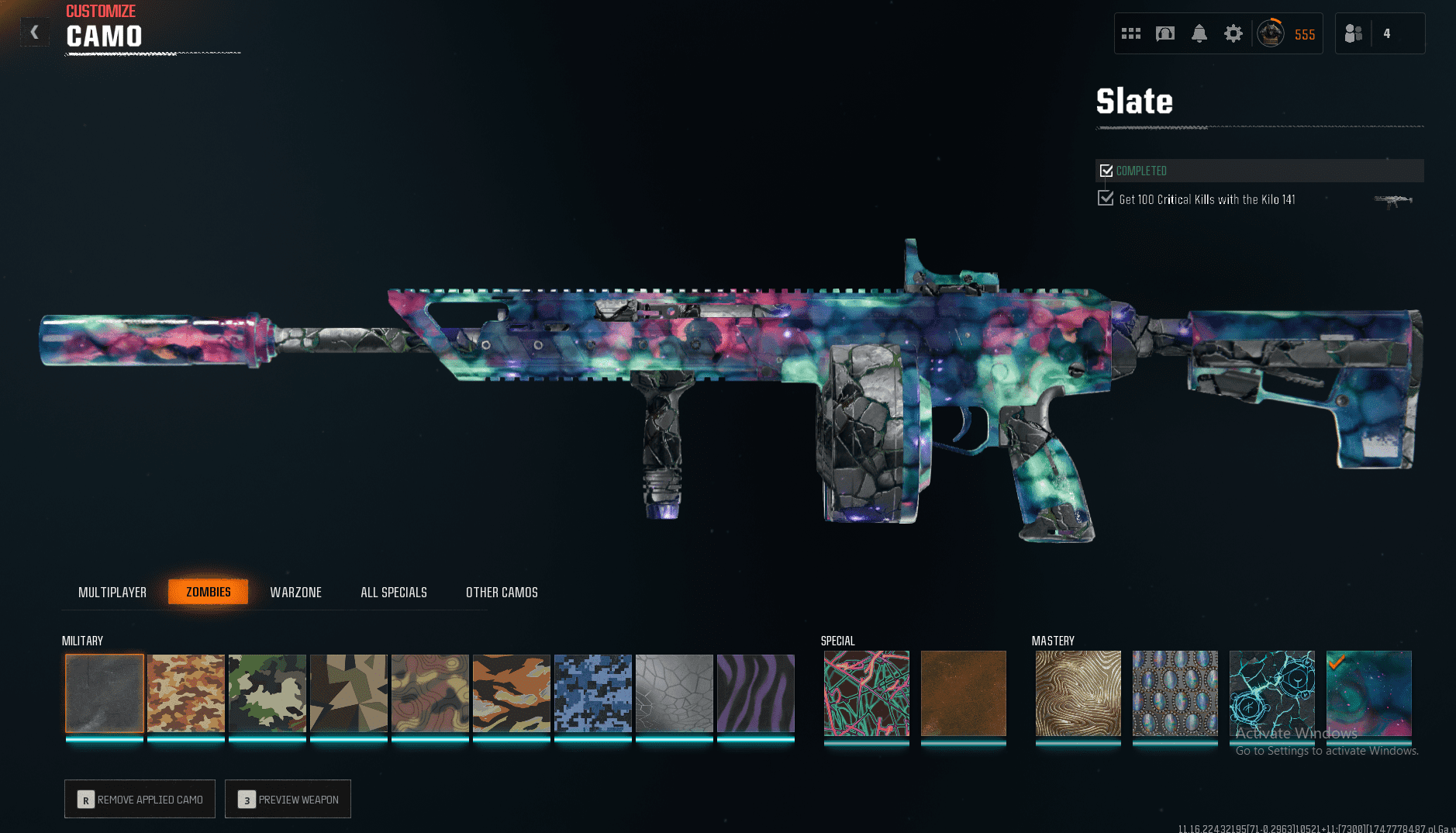Click Remove Applied Camo button
This screenshot has width=1456, height=833.
[140, 799]
